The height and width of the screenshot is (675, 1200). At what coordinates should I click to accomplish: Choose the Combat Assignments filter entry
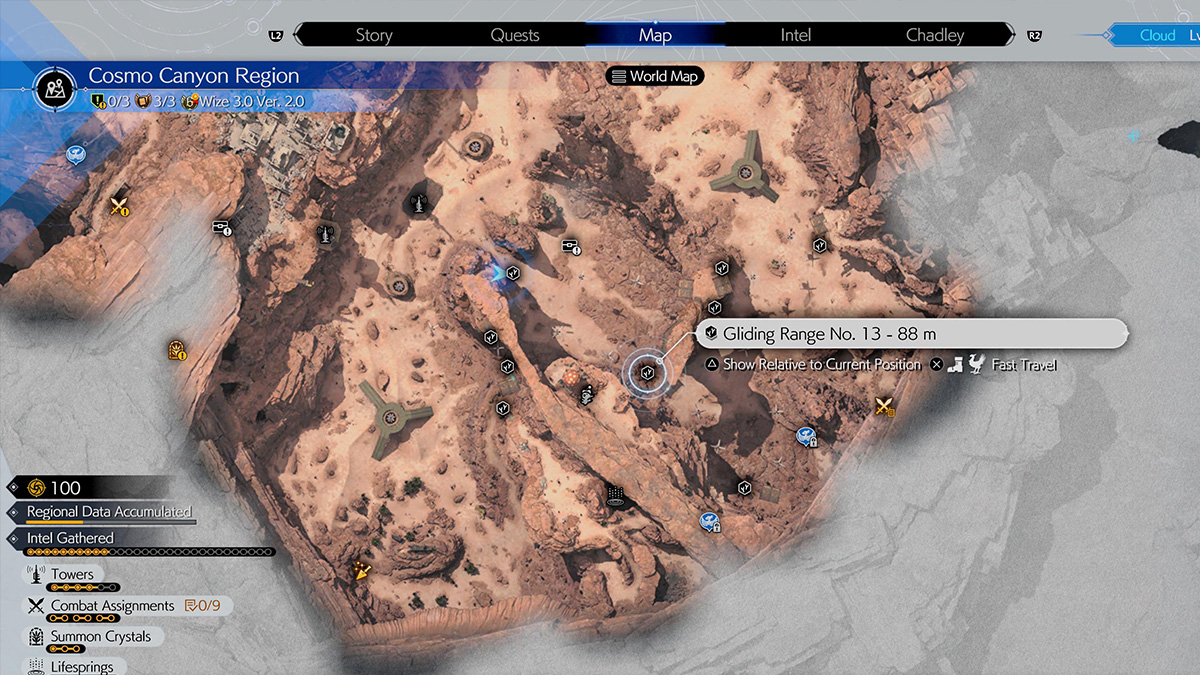(112, 606)
